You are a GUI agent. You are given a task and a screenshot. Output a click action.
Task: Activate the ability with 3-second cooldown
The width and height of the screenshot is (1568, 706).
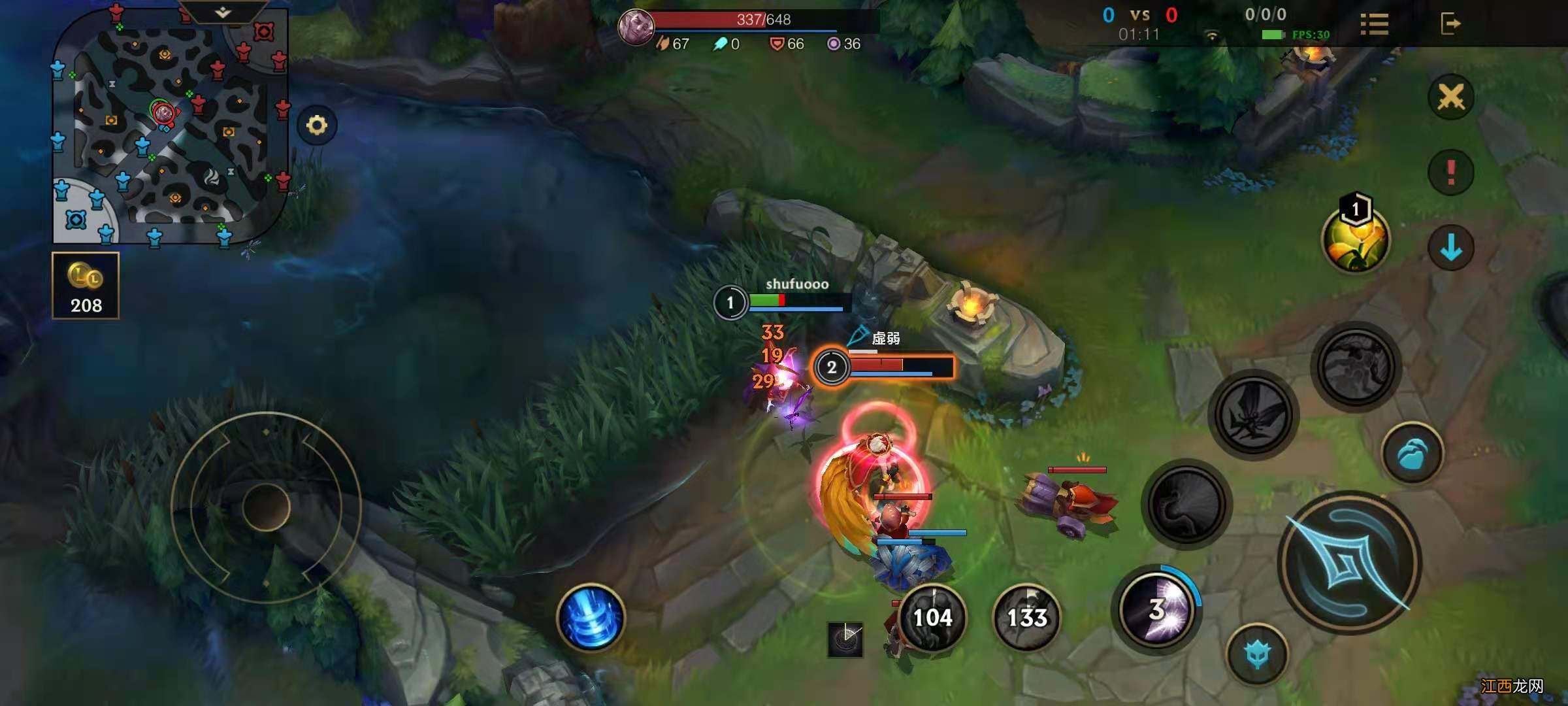coord(1157,610)
